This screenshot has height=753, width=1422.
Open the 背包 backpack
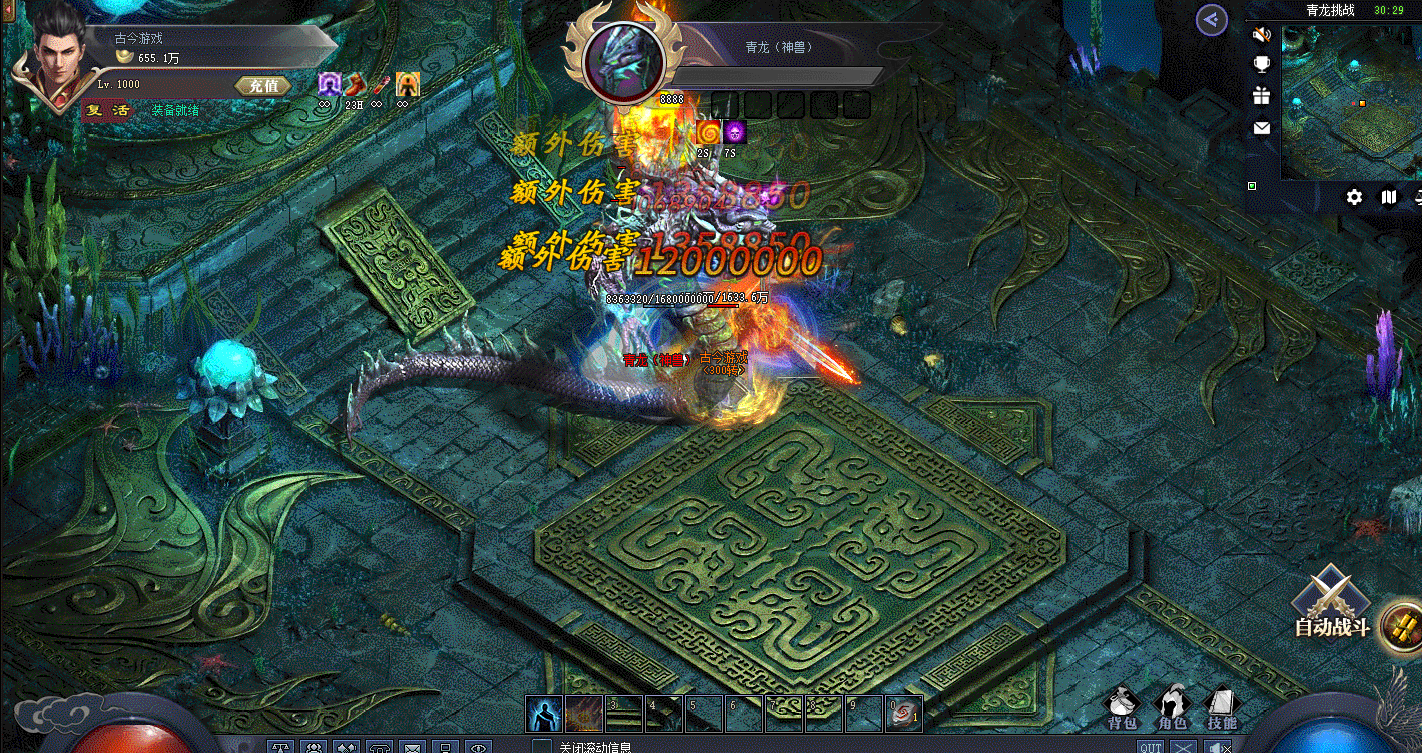[x=1122, y=708]
